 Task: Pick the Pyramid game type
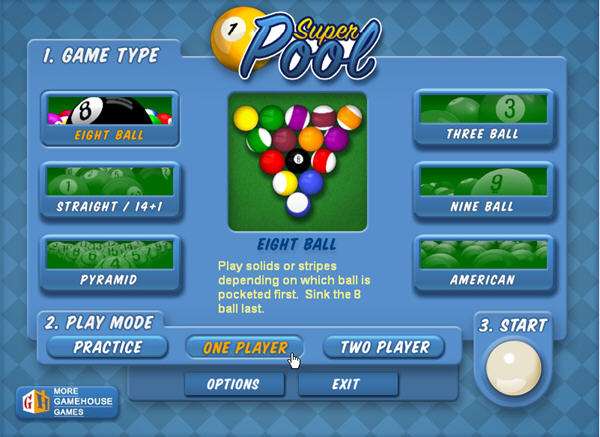[110, 264]
